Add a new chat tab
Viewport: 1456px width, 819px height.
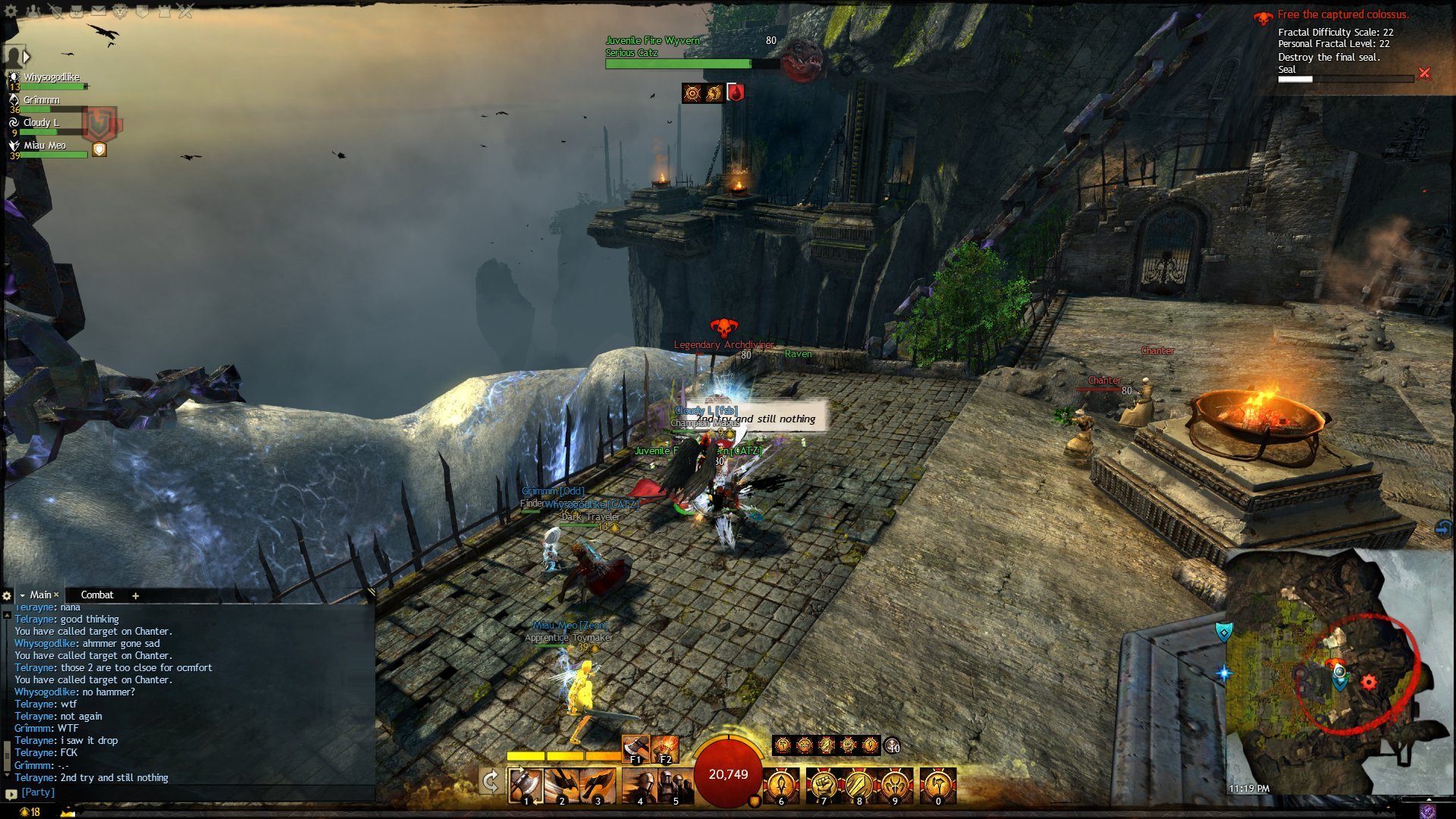136,596
